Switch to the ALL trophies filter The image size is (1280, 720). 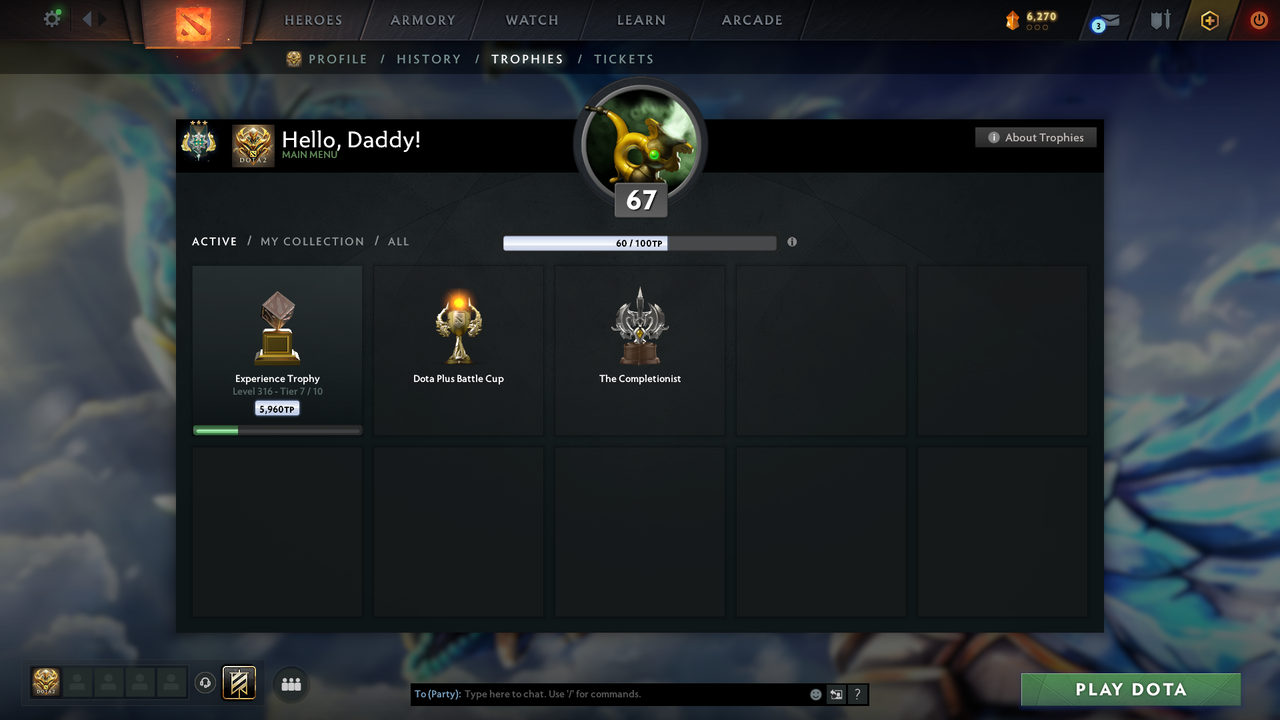click(398, 241)
